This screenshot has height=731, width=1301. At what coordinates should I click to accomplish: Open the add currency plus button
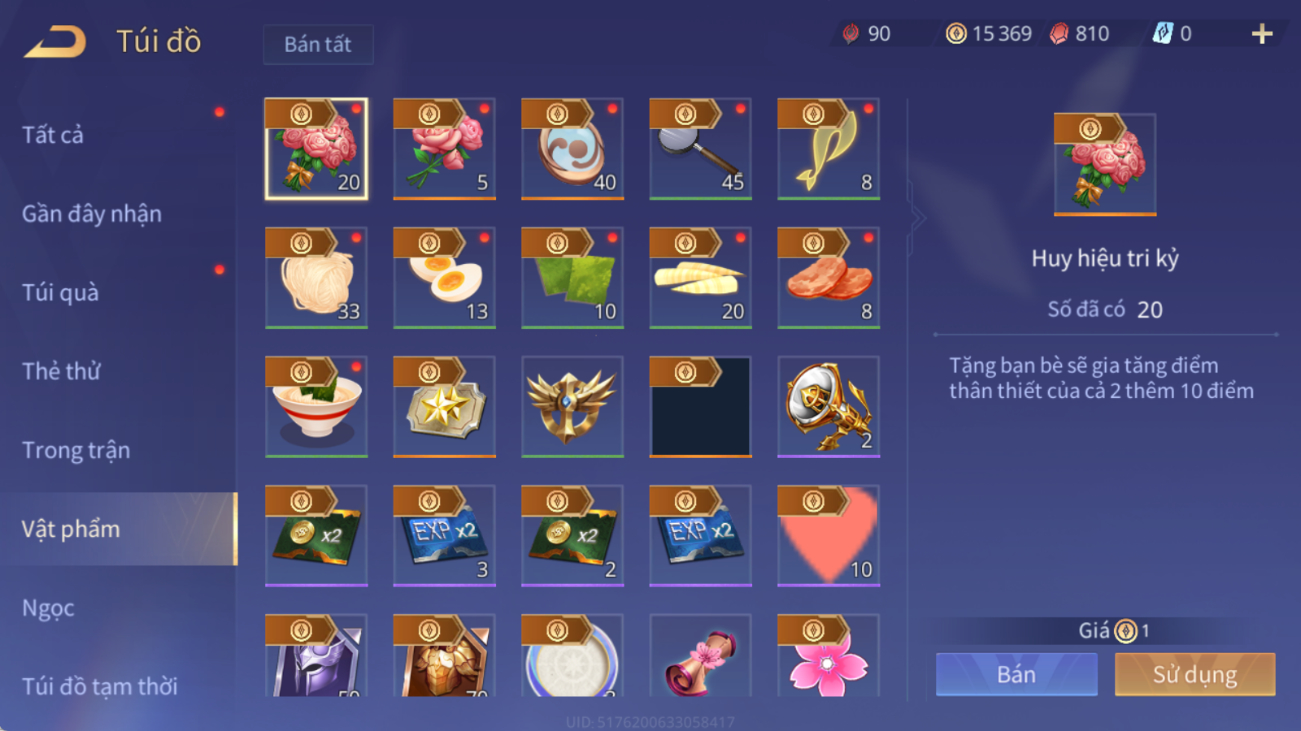click(1262, 34)
